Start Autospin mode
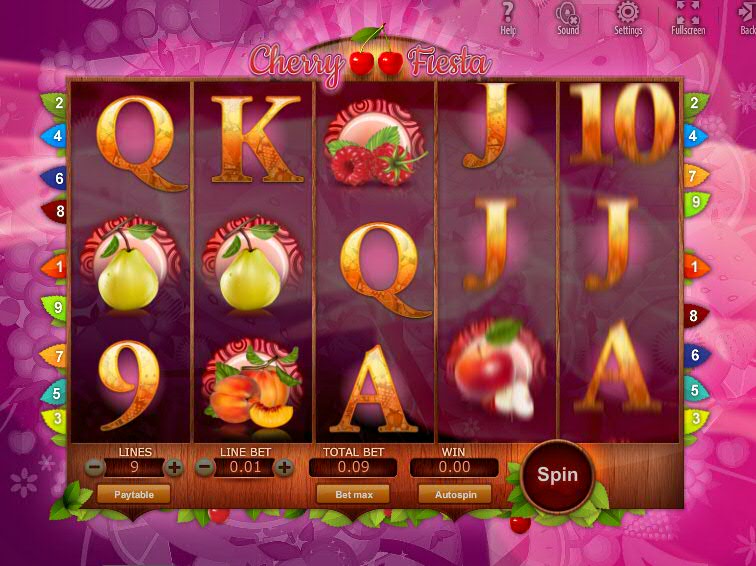 coord(455,494)
